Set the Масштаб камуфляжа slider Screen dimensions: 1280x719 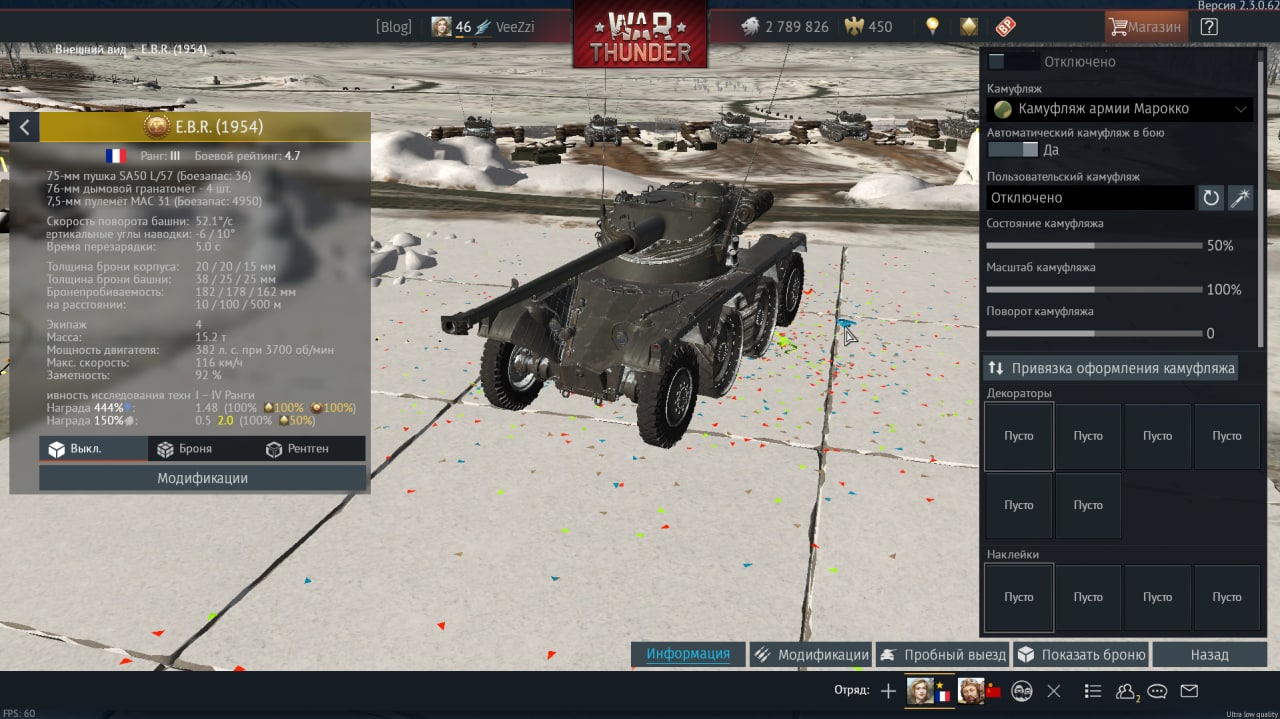pyautogui.click(x=1094, y=289)
